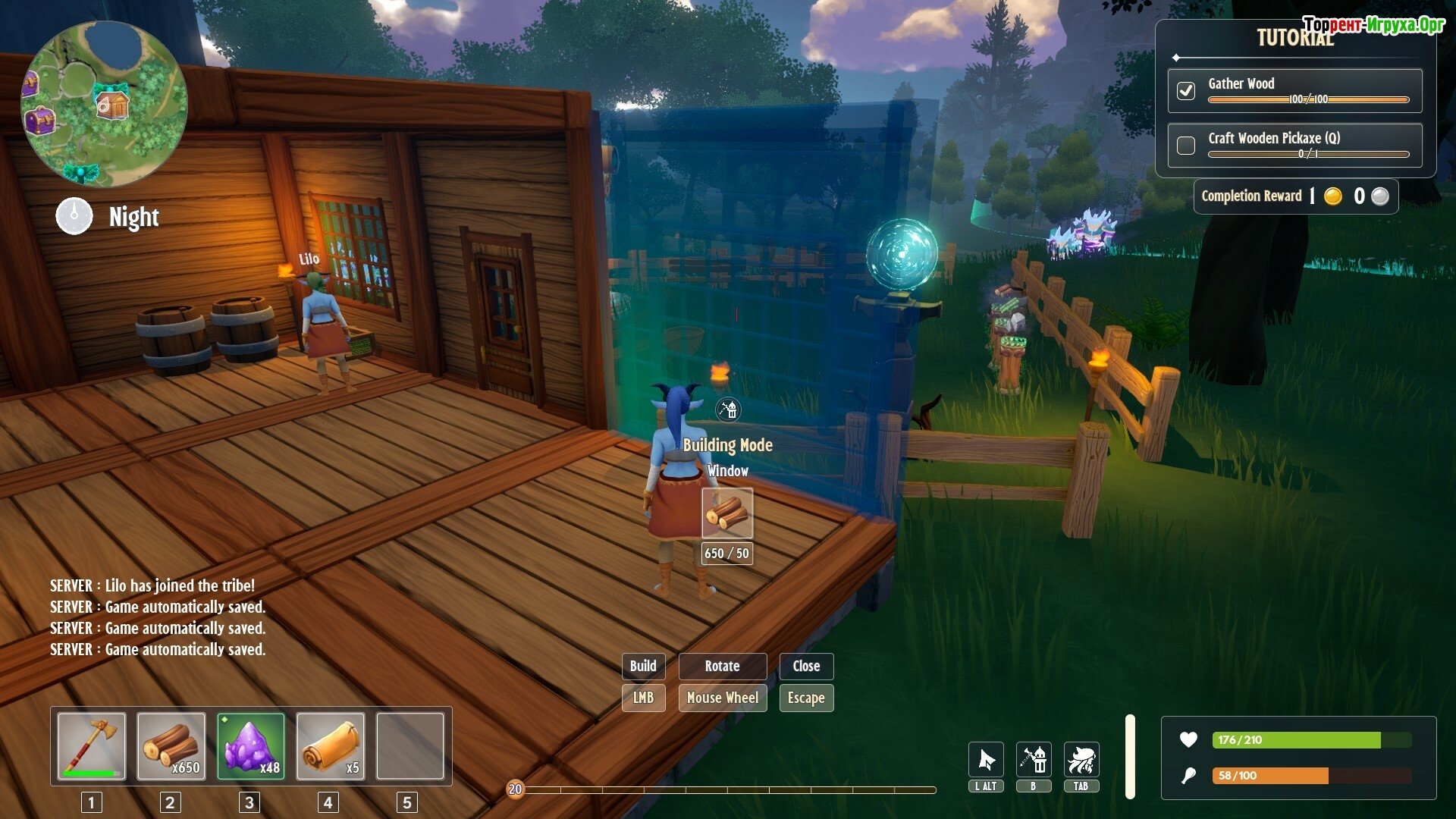Click the Rotate button
Viewport: 1456px width, 819px height.
tap(722, 666)
